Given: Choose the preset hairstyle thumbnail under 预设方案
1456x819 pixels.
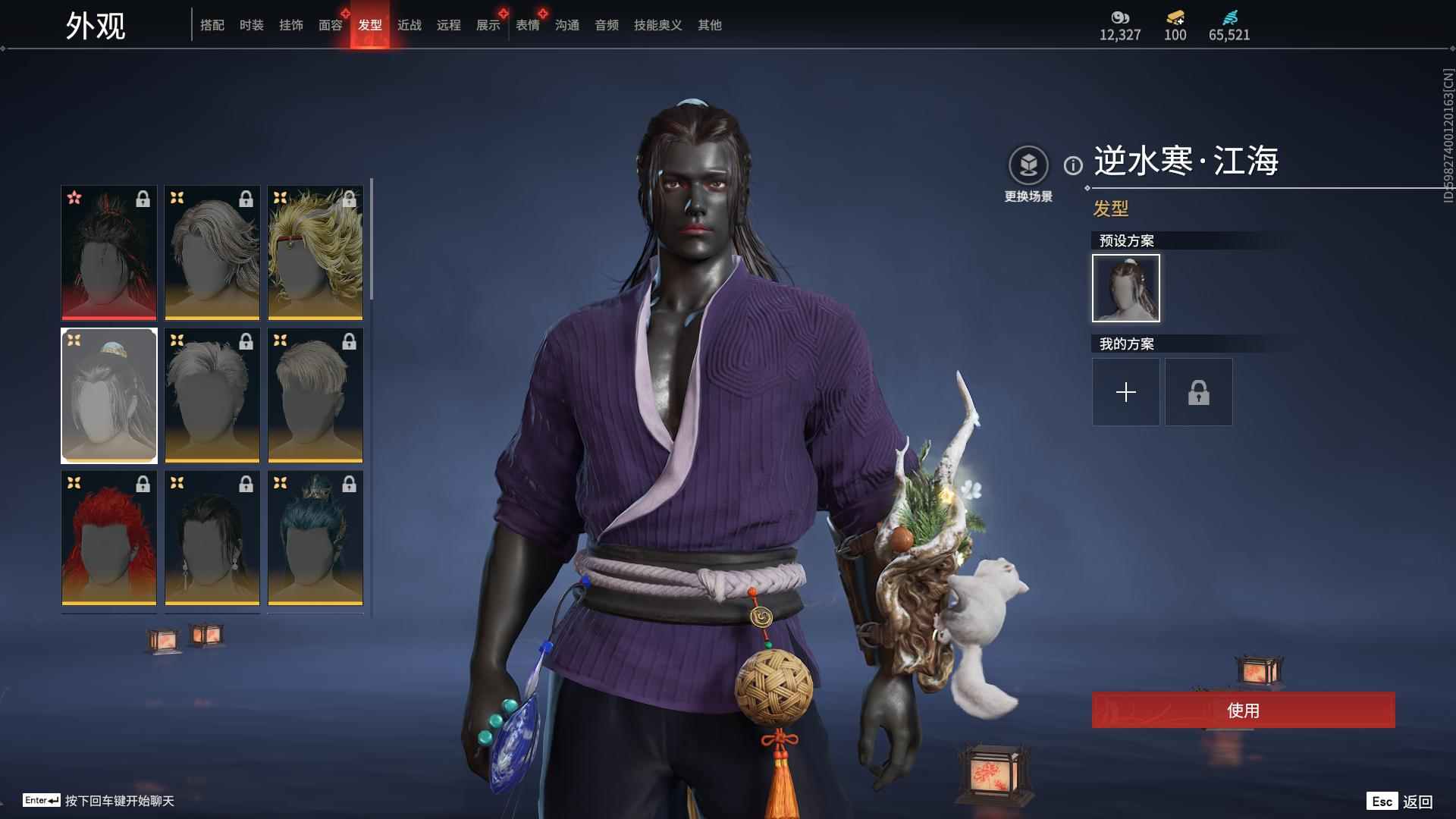Looking at the screenshot, I should (1126, 288).
